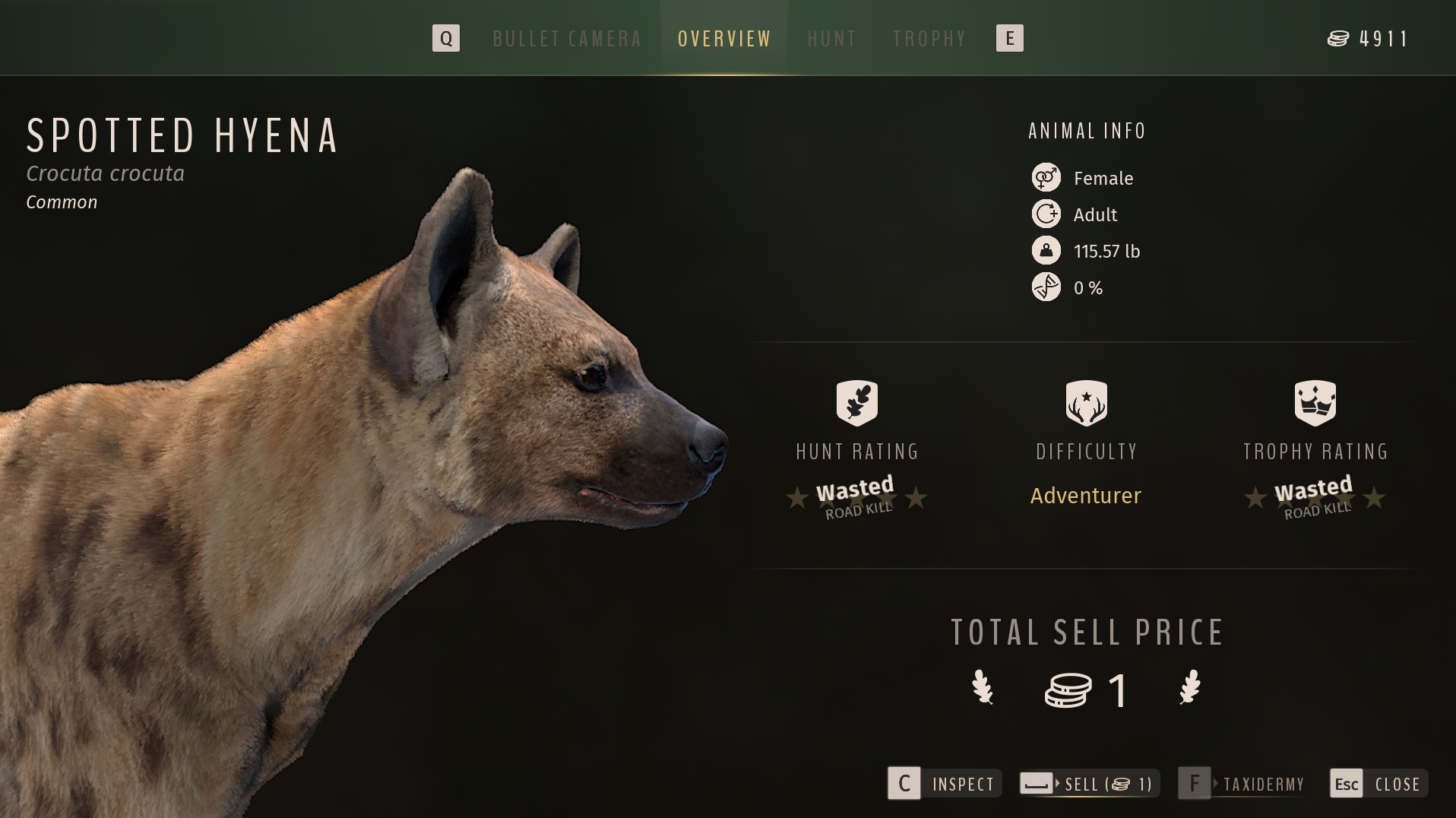1456x818 pixels.
Task: Select the Overview tab
Action: (x=724, y=39)
